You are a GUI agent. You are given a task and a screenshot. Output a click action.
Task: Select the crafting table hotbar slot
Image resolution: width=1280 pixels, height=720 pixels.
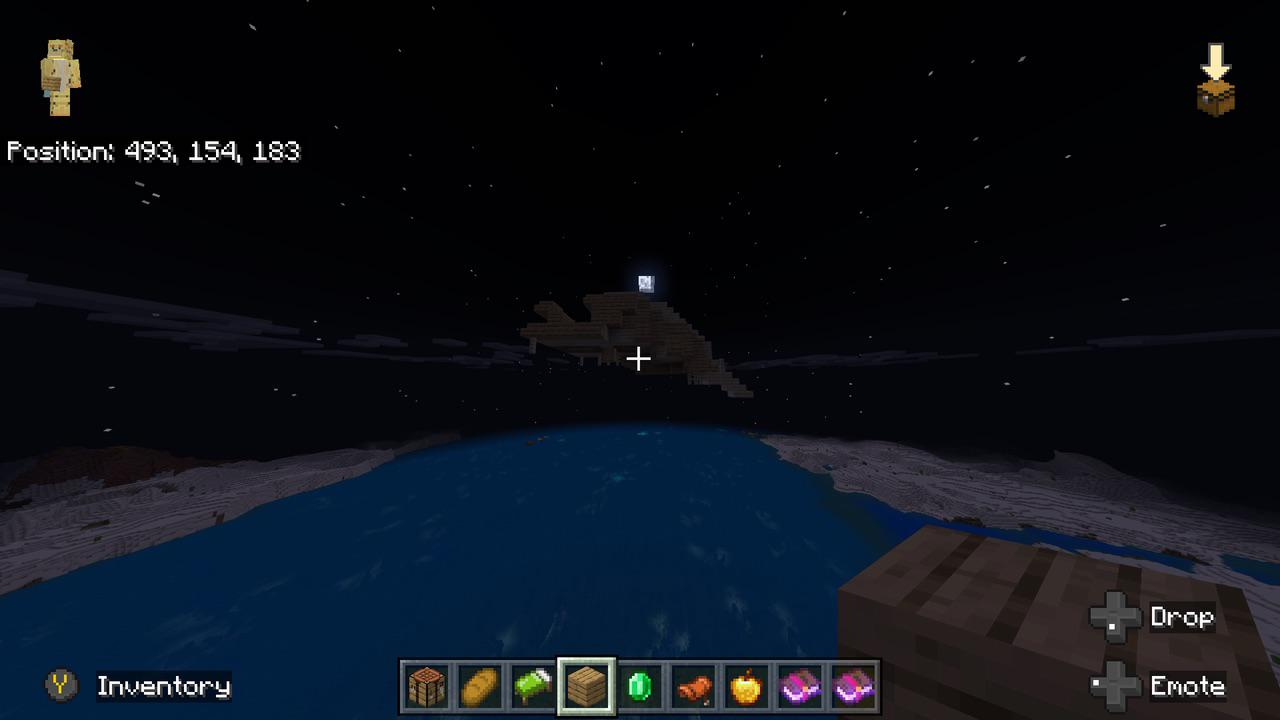[425, 684]
